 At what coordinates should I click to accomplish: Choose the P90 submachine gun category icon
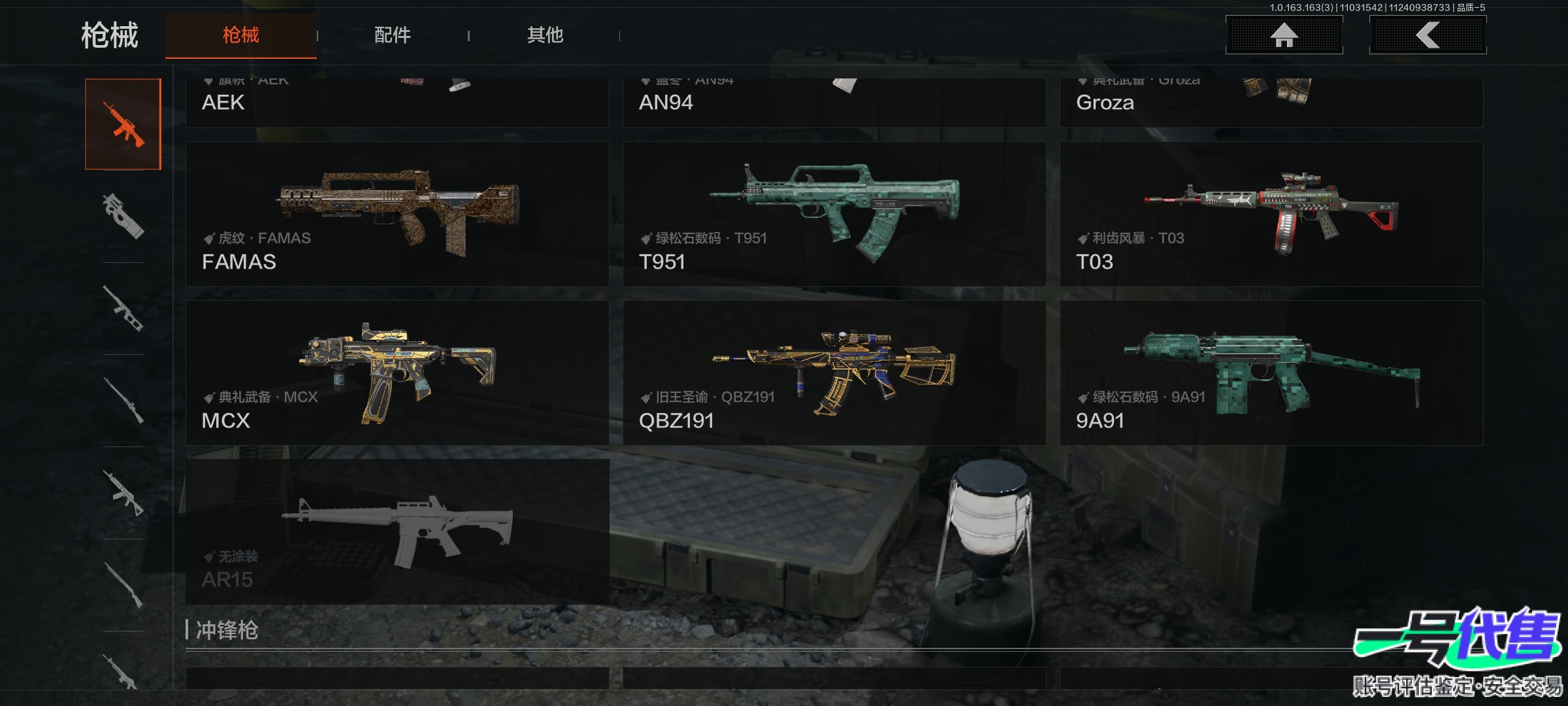[x=123, y=216]
